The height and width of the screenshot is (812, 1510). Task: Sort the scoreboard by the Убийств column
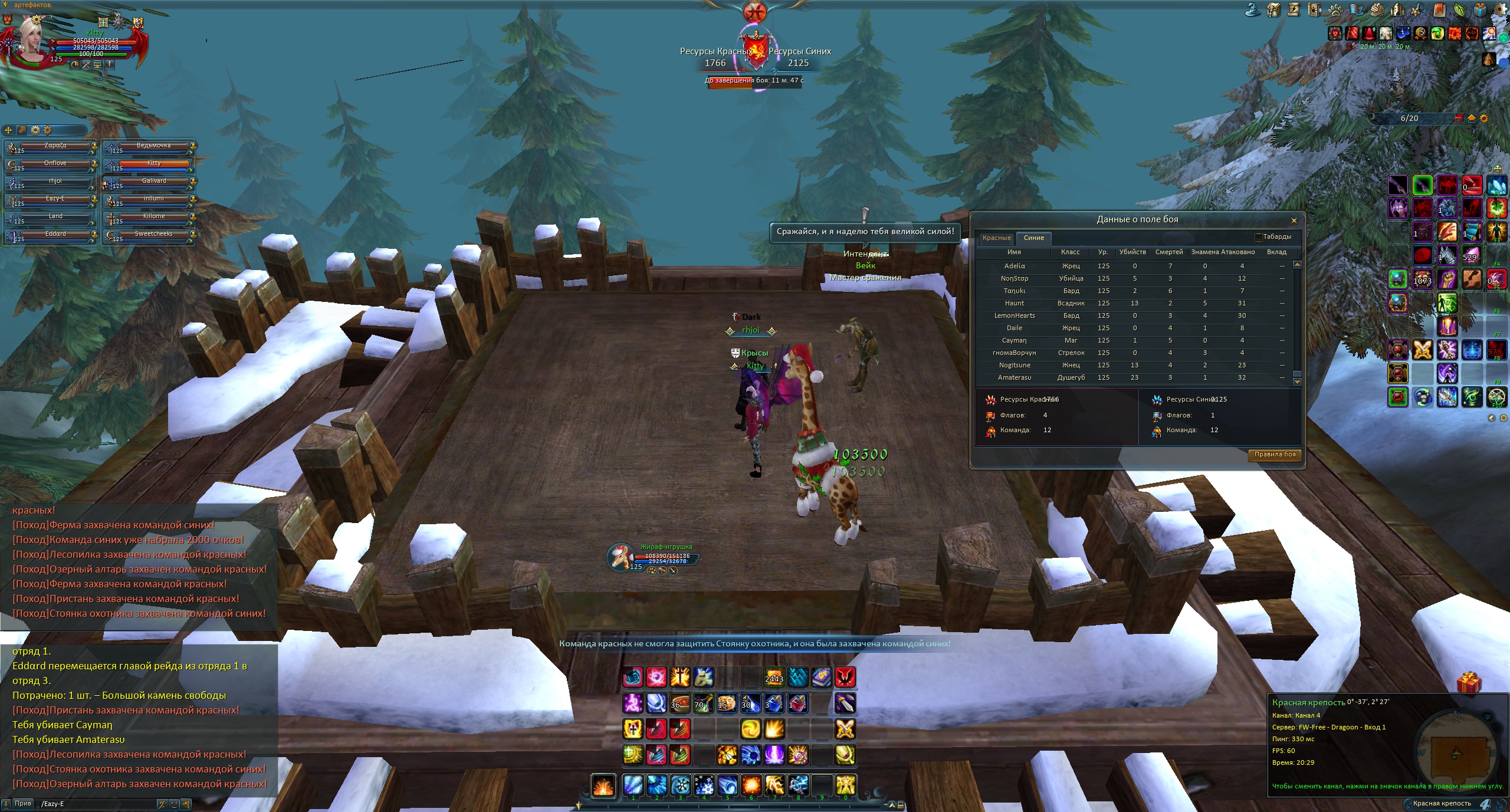pos(1132,252)
